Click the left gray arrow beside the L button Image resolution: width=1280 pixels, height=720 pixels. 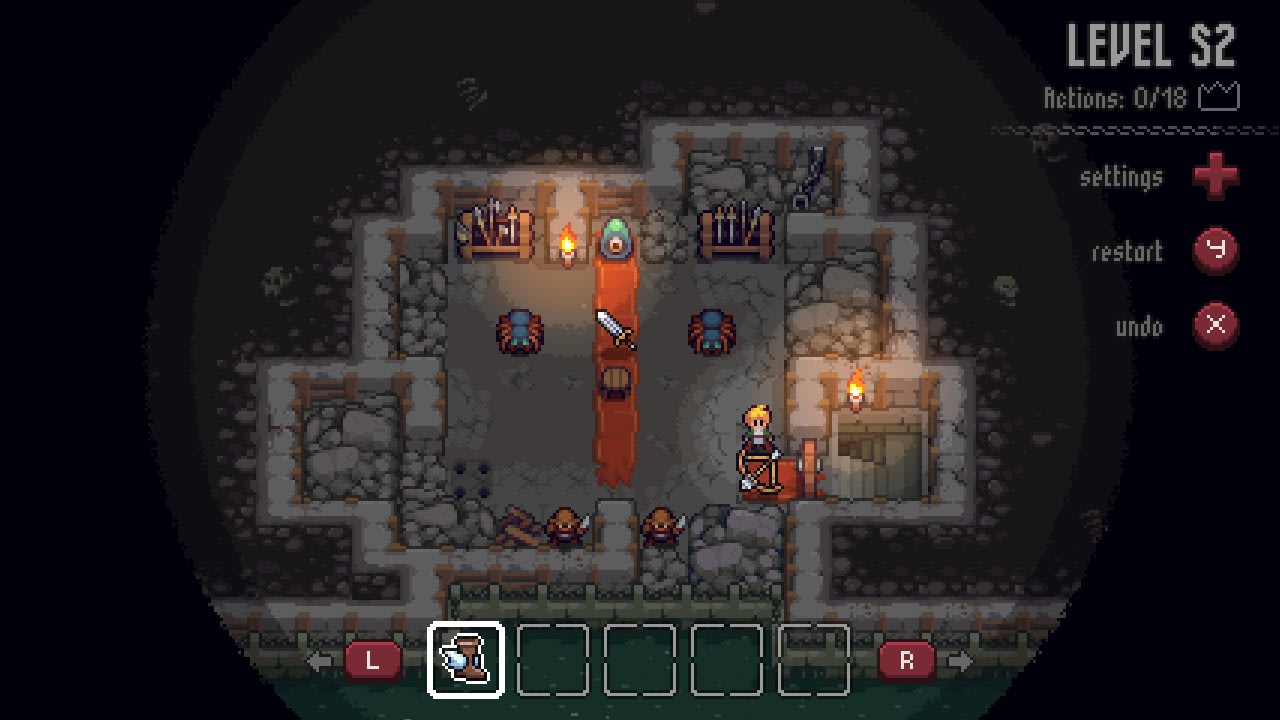click(x=318, y=659)
